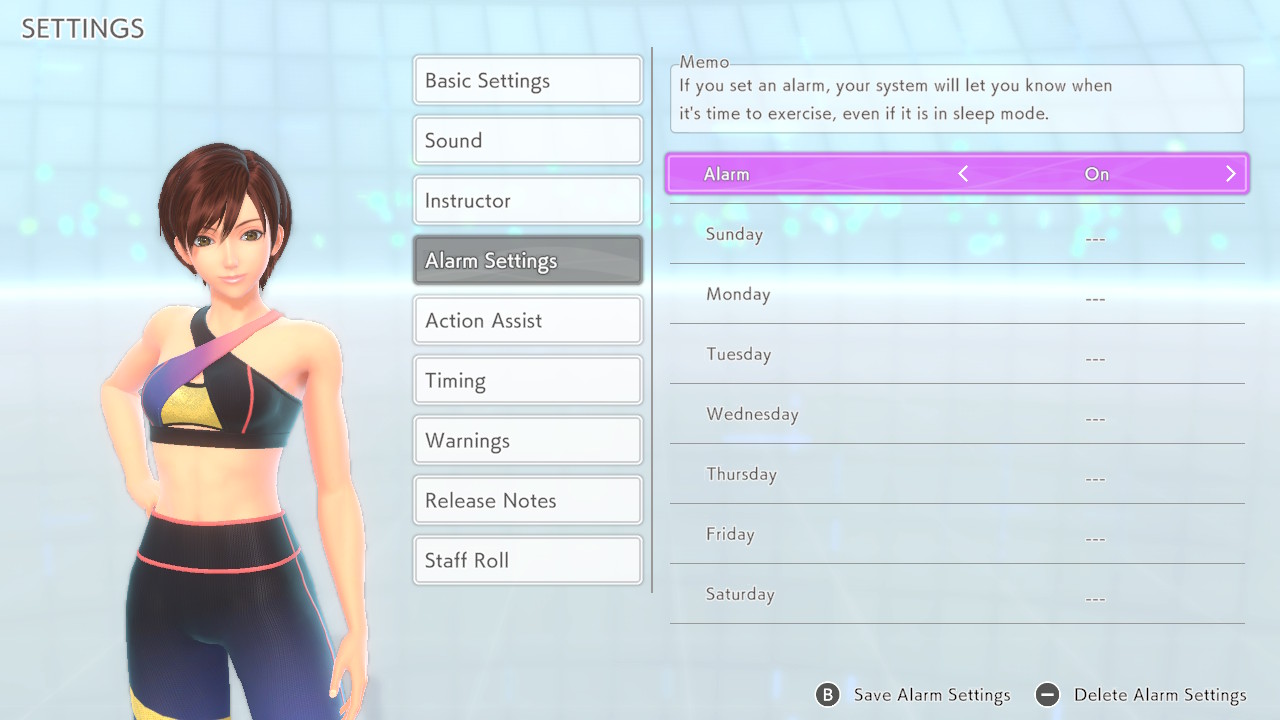Select the Instructor settings category

click(527, 201)
